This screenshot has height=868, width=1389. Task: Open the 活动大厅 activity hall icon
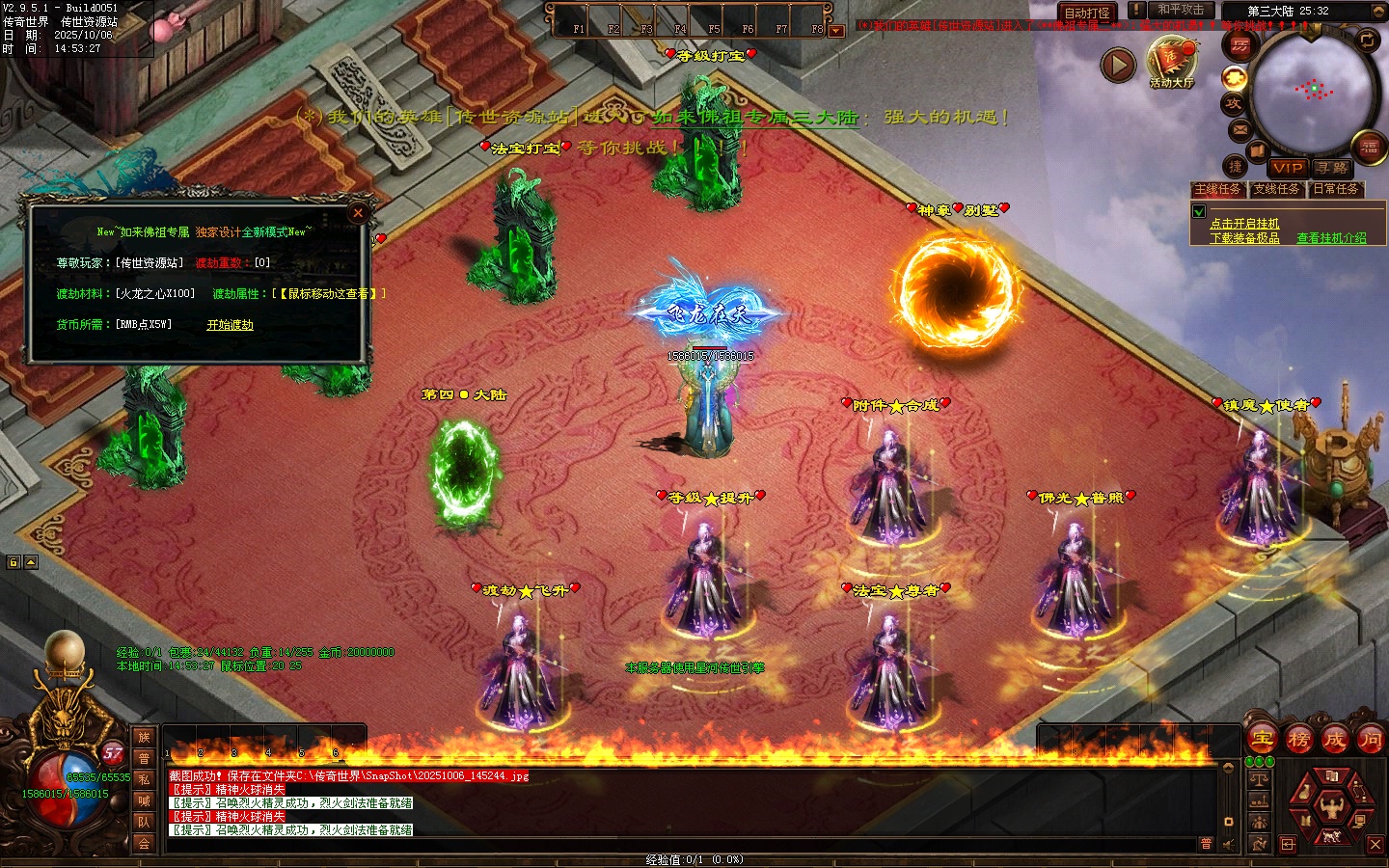click(1172, 62)
